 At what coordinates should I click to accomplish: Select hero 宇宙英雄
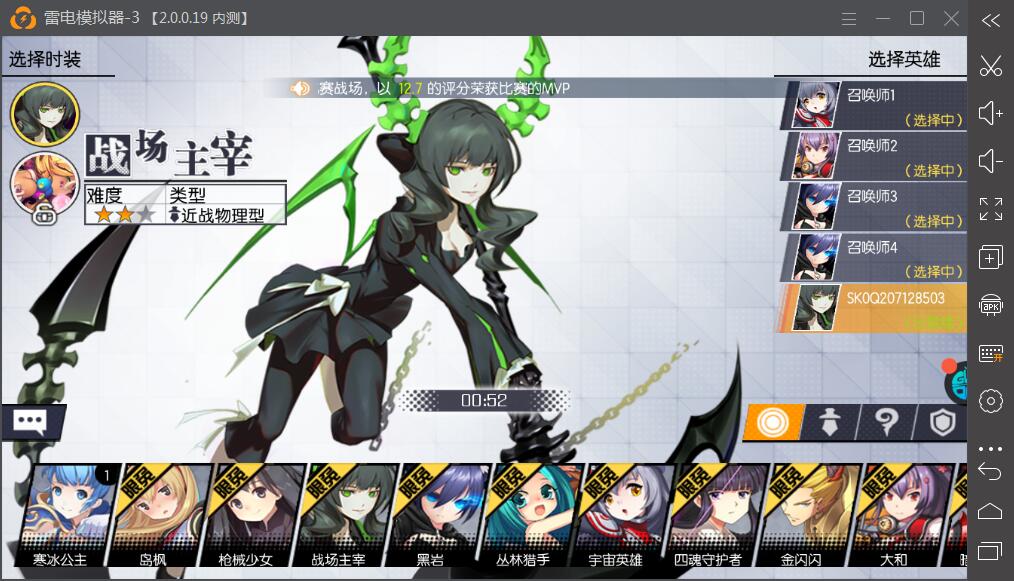coord(614,510)
